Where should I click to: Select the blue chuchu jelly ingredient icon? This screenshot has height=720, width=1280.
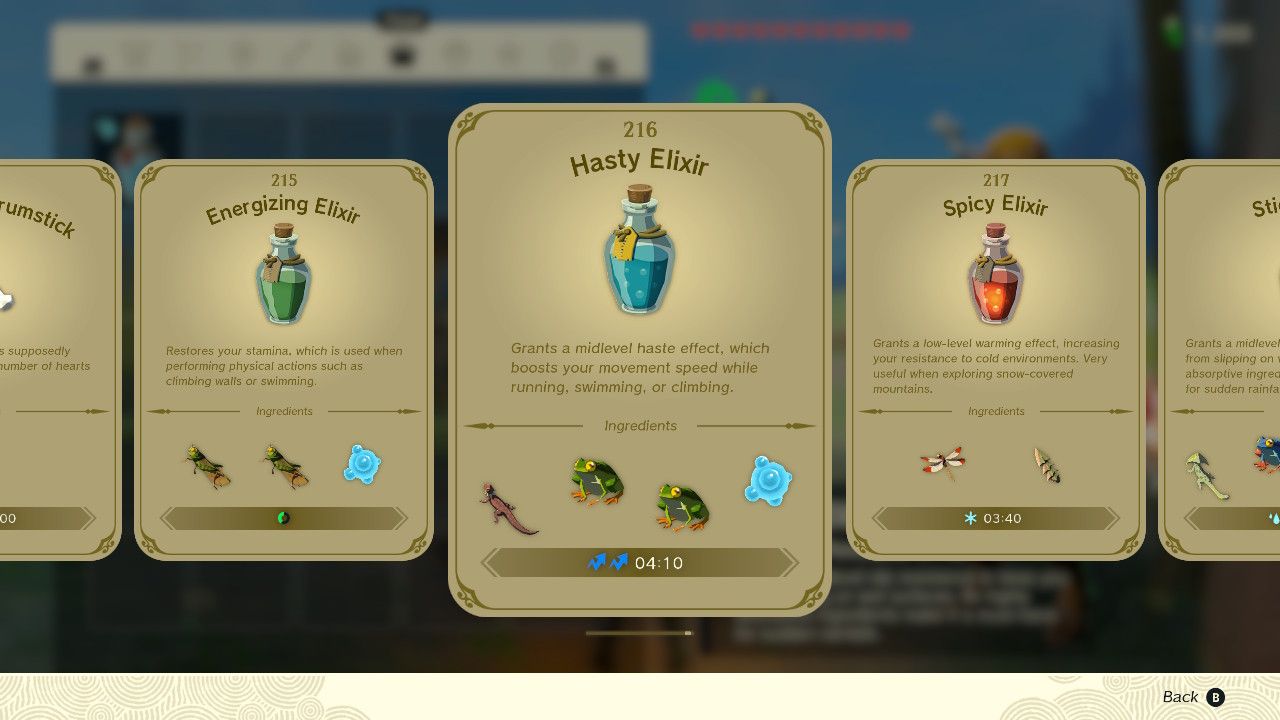coord(768,482)
